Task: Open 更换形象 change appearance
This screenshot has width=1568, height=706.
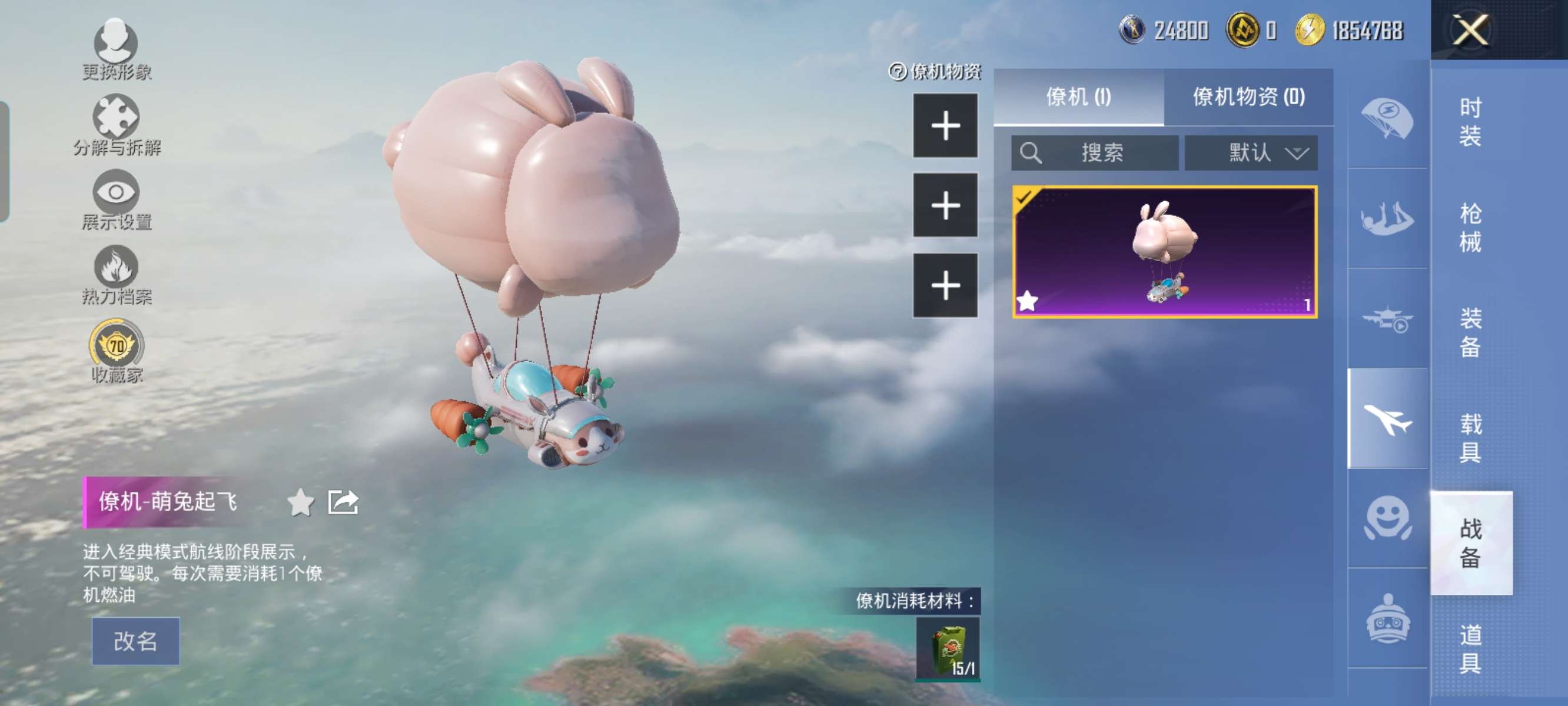Action: (117, 50)
